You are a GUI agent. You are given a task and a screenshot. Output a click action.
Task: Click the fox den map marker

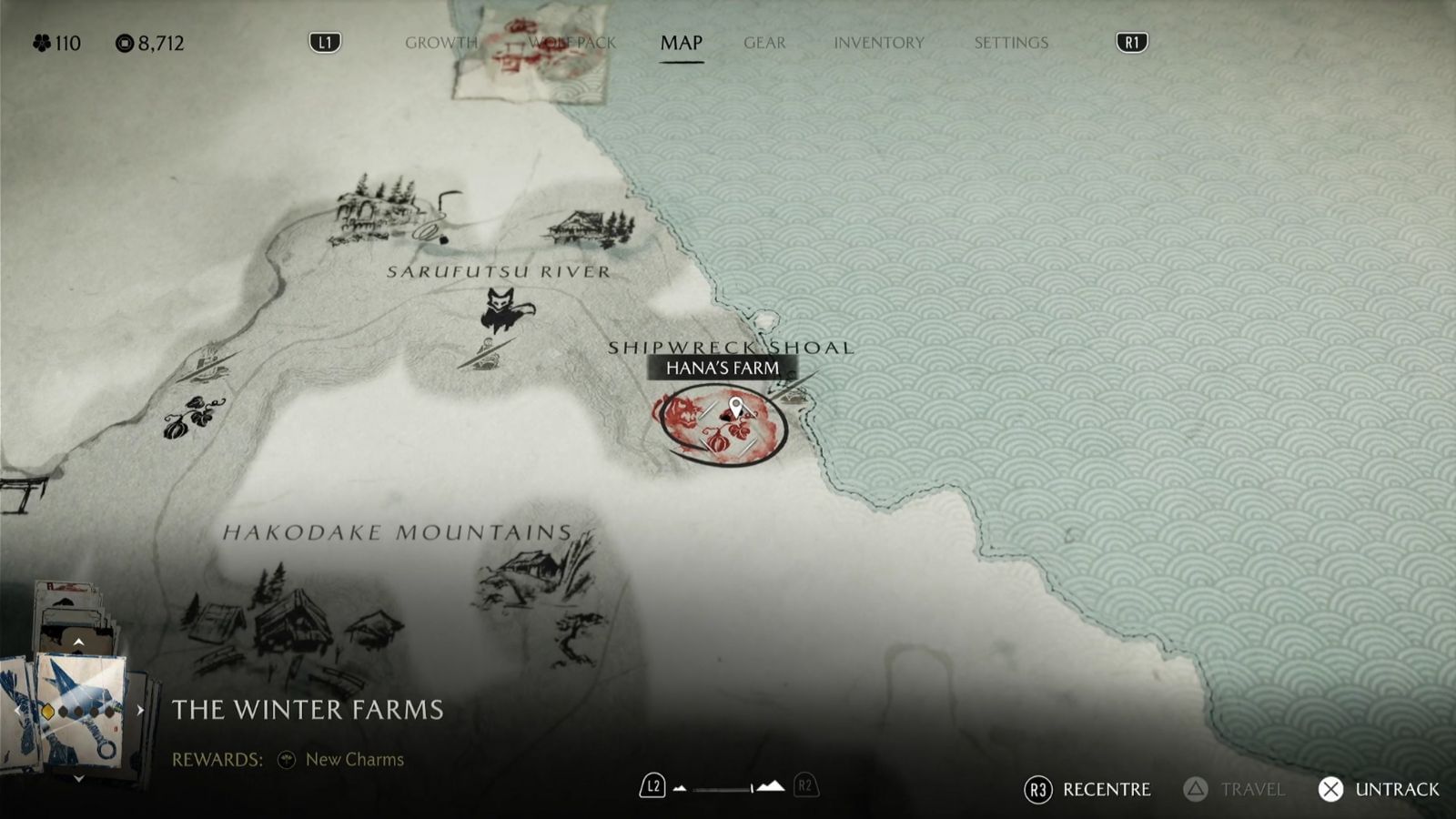[x=501, y=309]
